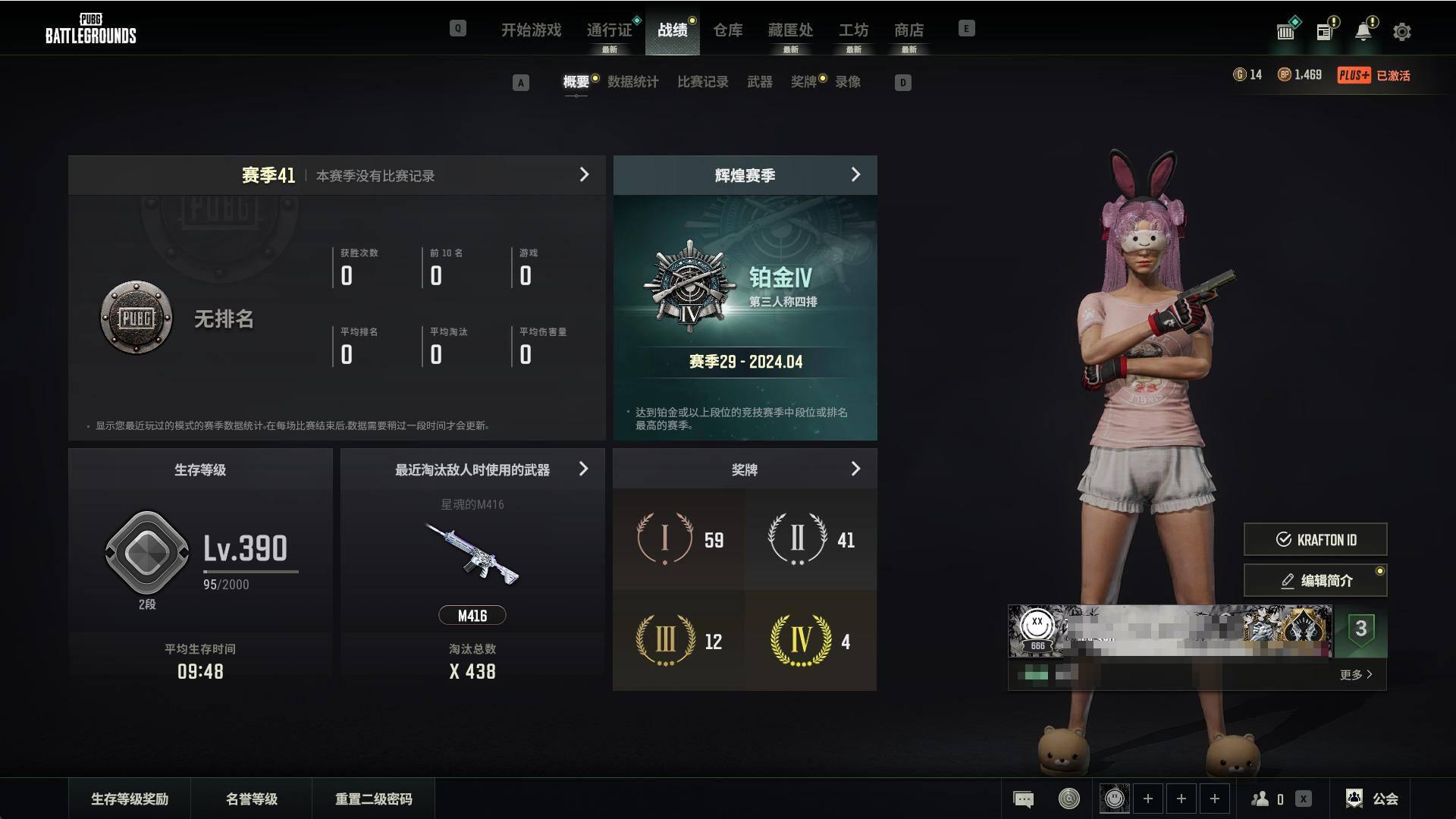
Task: Show the 录像 sub-tab
Action: tap(848, 82)
